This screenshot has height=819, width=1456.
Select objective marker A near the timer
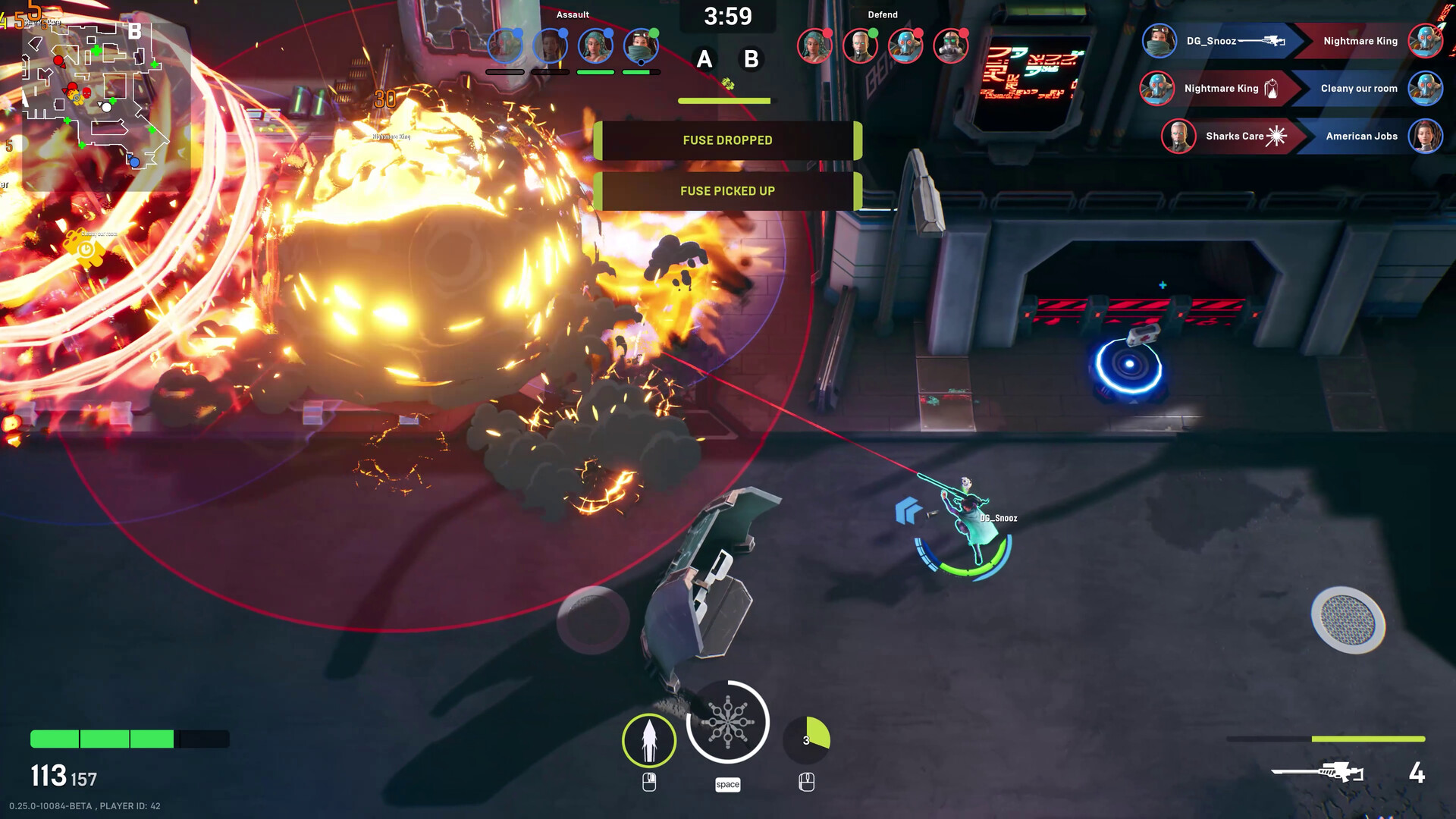704,58
